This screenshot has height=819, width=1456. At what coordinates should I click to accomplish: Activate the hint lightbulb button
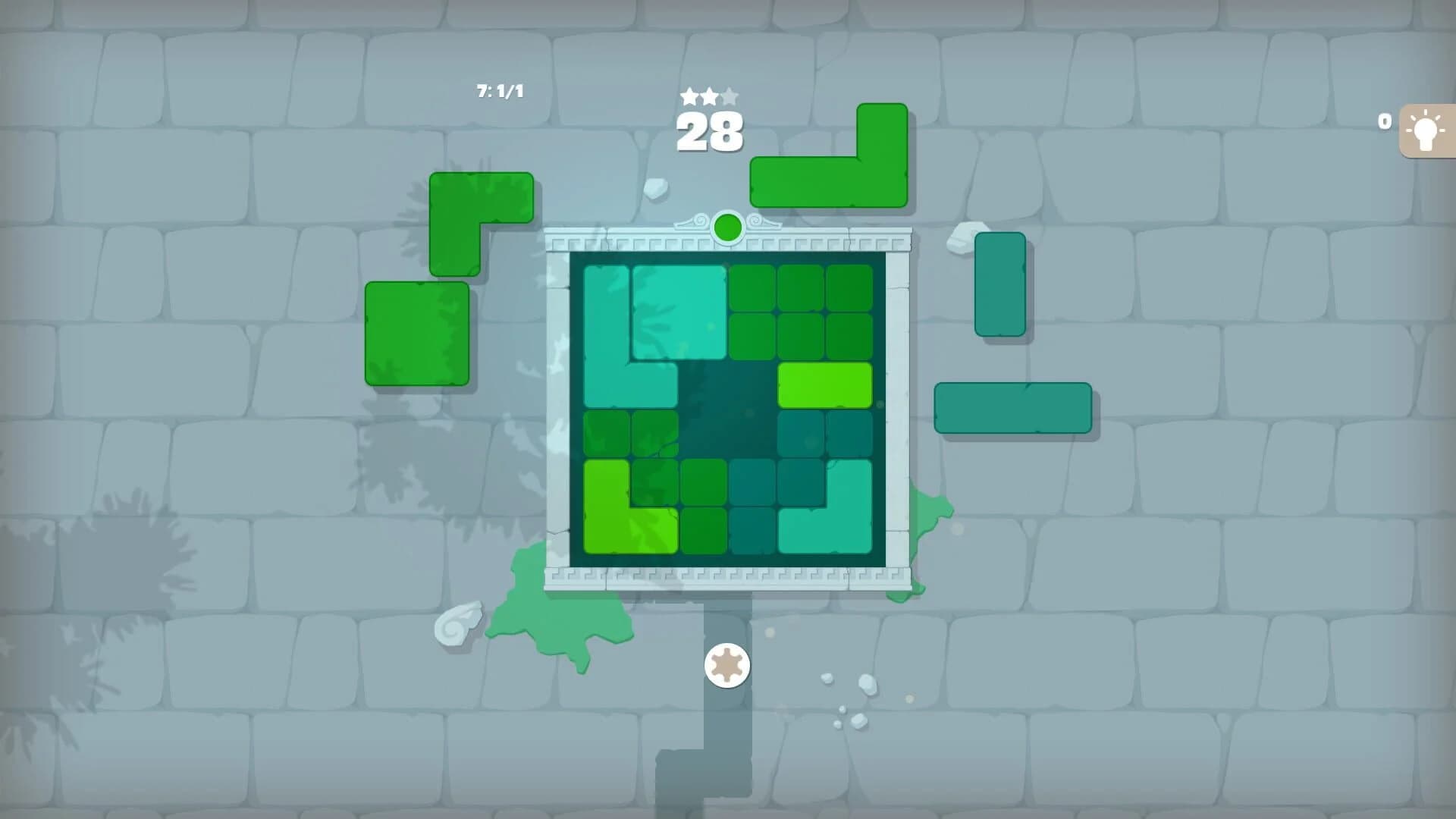click(1426, 129)
